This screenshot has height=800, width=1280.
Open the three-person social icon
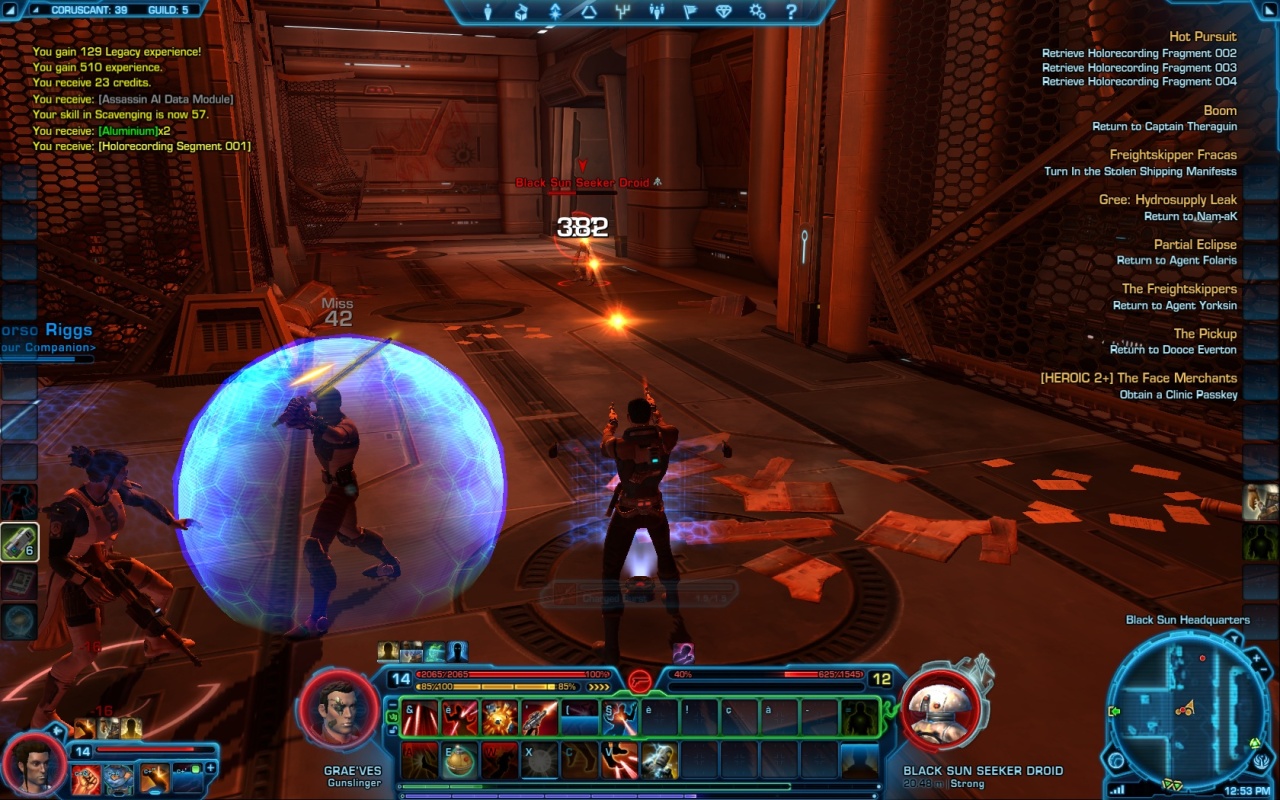[655, 12]
